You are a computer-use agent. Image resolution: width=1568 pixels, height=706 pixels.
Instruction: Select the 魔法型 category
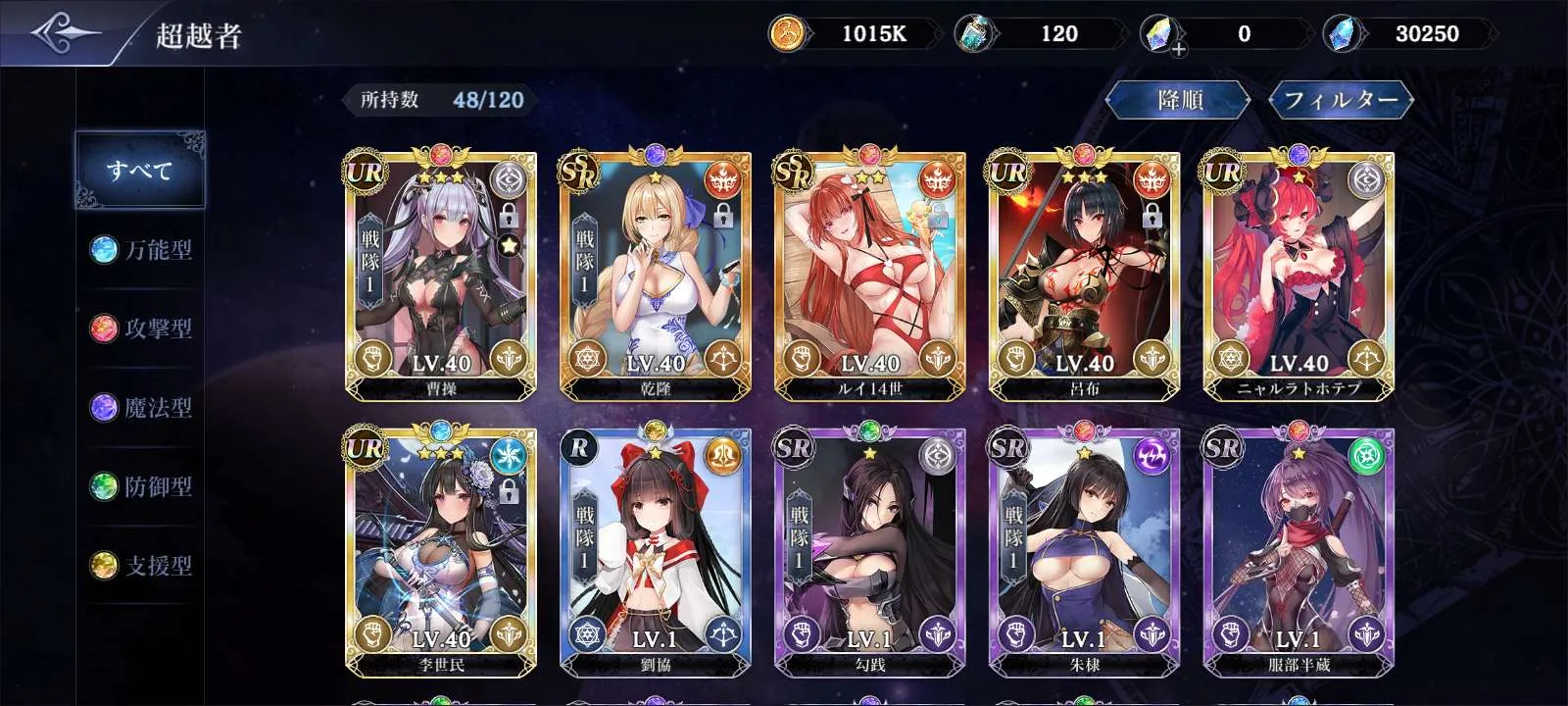click(x=141, y=407)
